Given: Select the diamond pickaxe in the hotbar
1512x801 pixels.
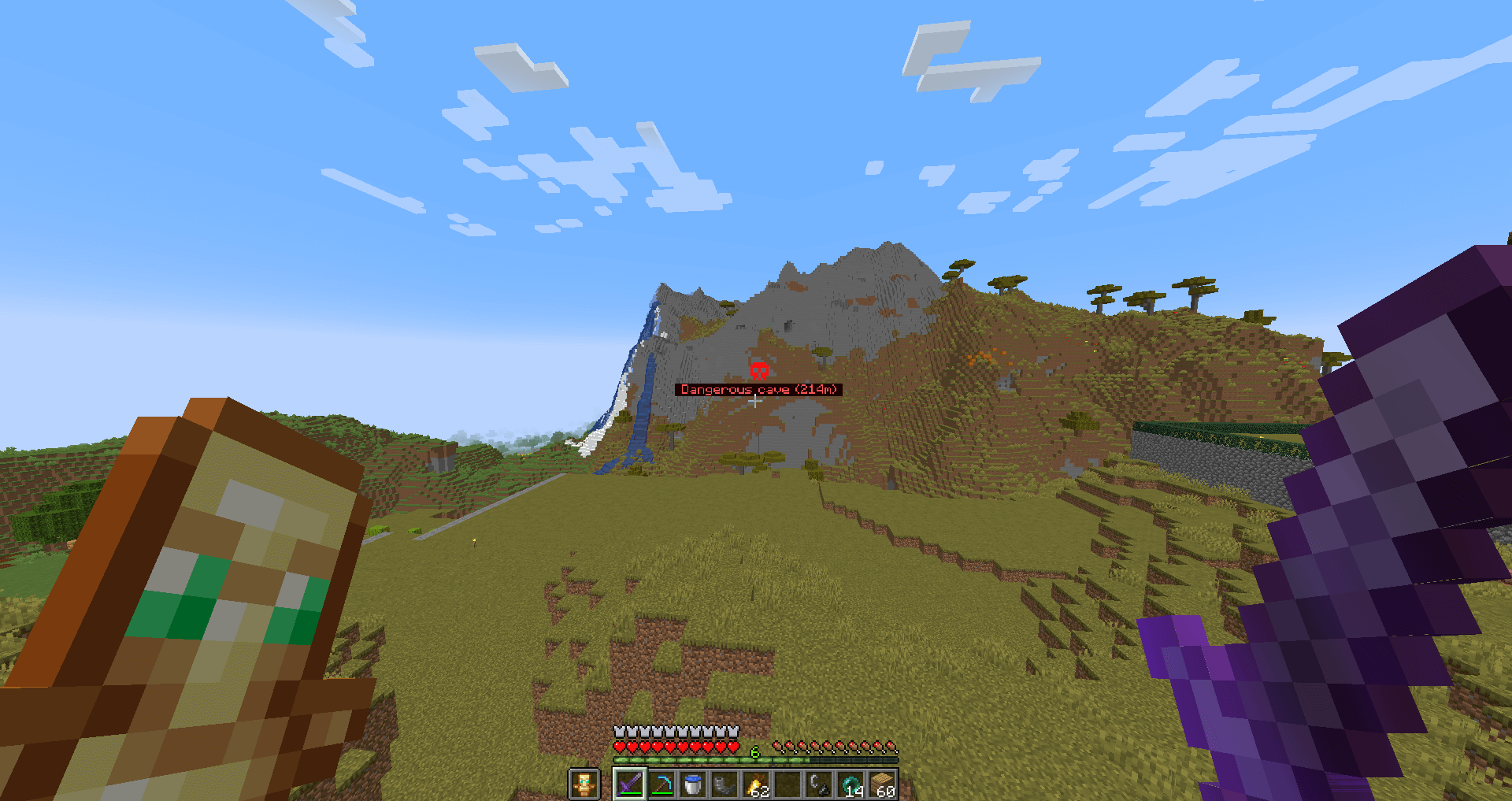Looking at the screenshot, I should [662, 783].
